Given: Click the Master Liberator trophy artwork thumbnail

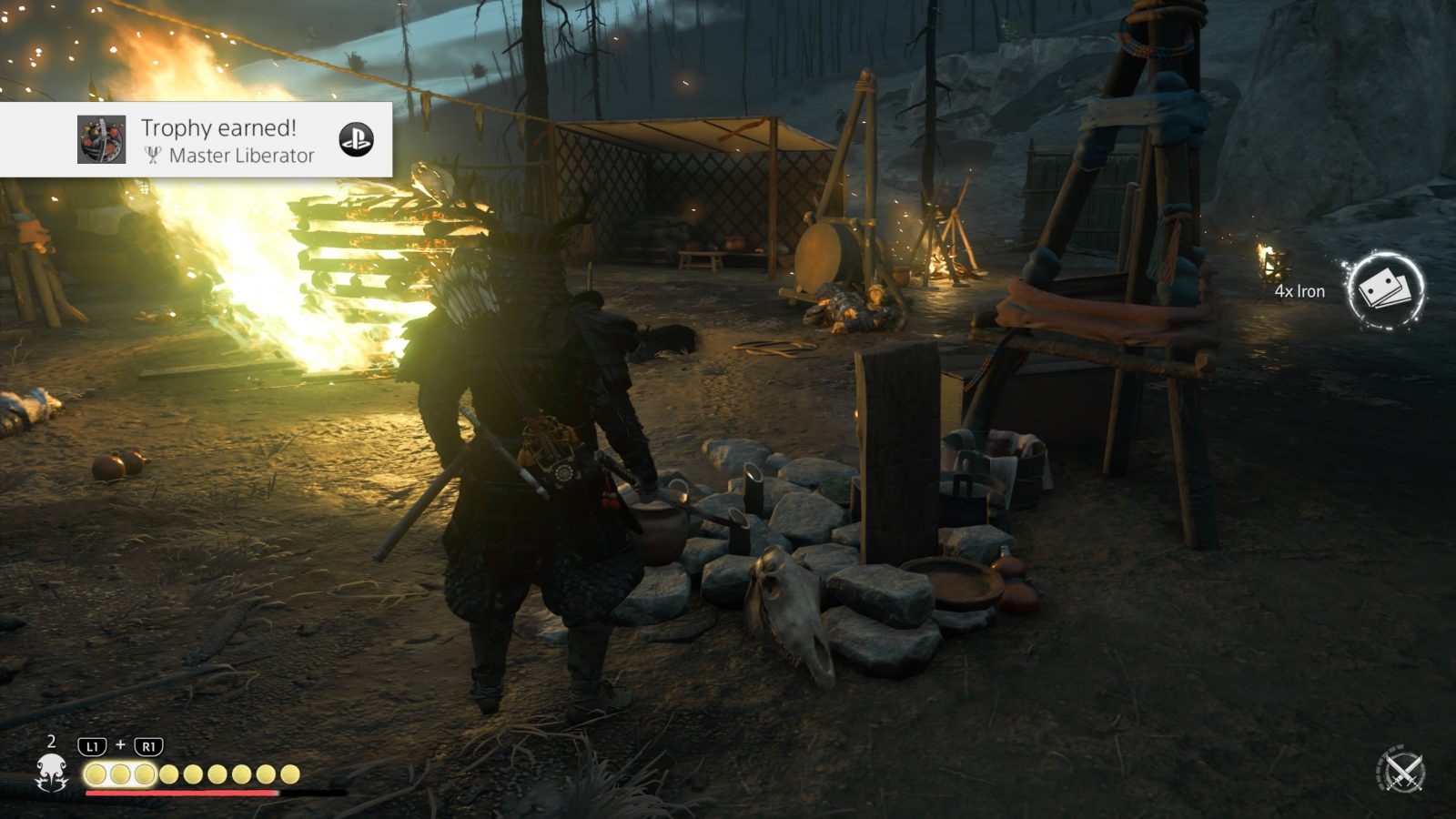Looking at the screenshot, I should pos(100,141).
